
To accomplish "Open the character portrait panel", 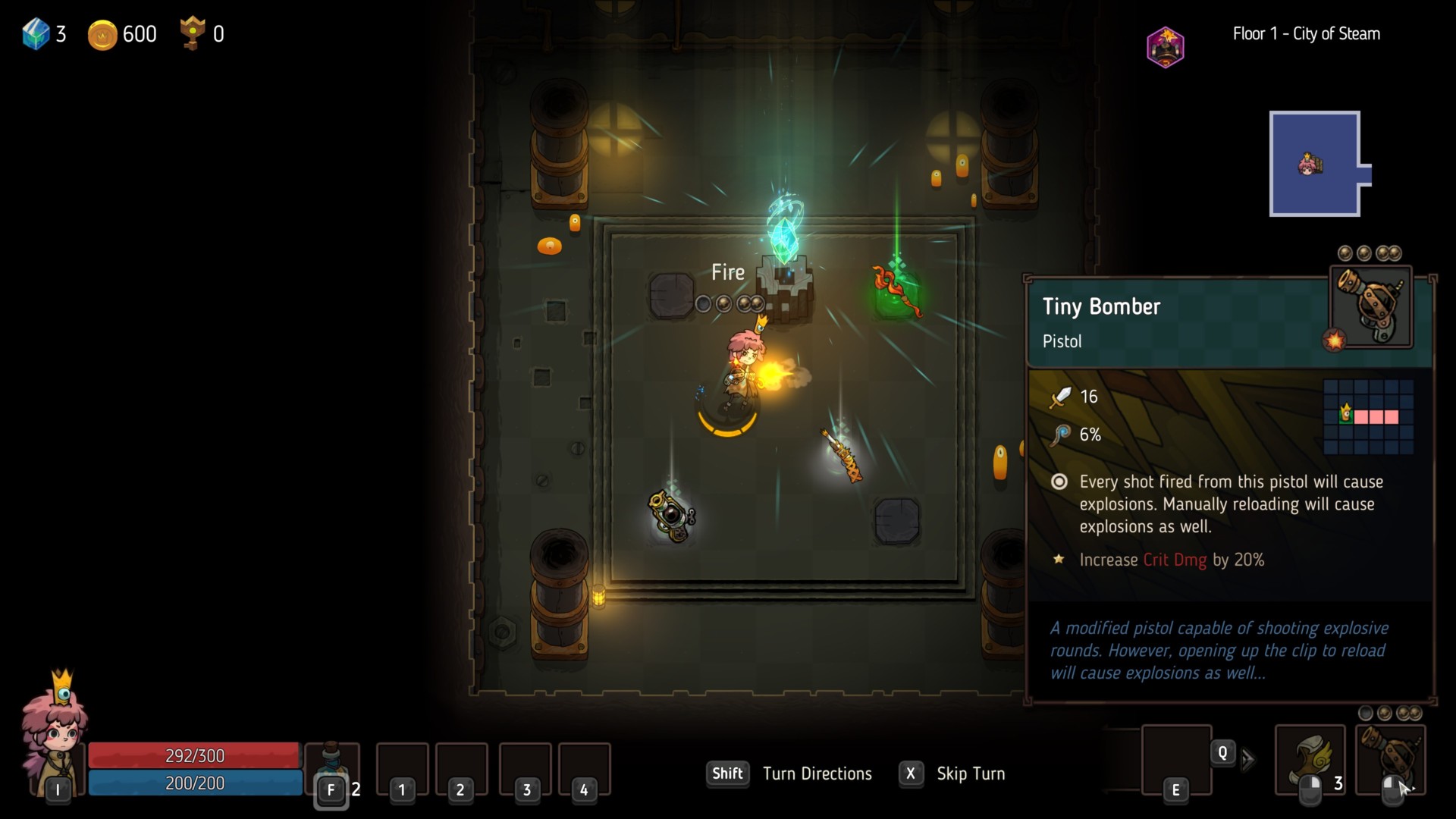I will [55, 732].
